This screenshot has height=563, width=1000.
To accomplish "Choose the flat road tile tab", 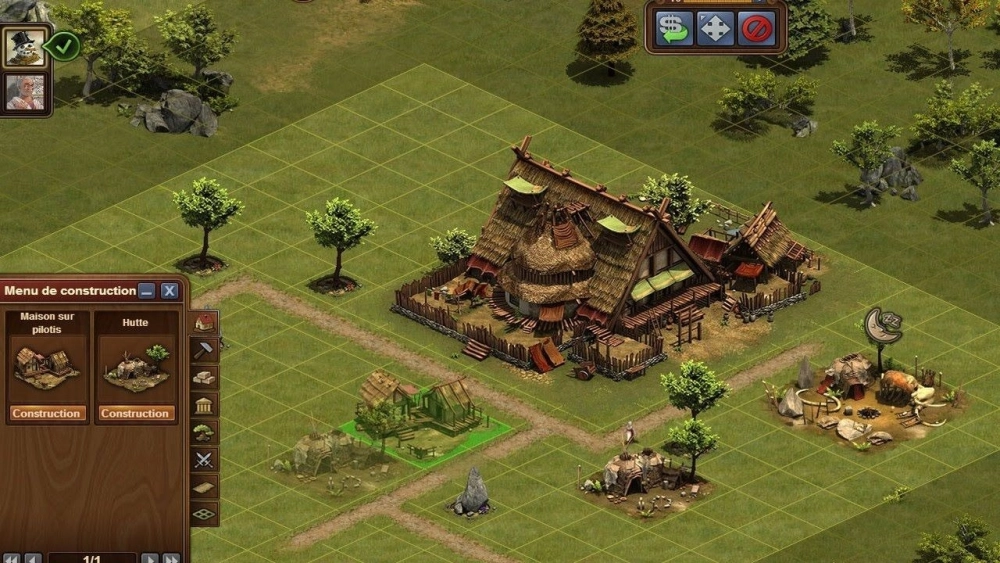I will click(x=204, y=487).
